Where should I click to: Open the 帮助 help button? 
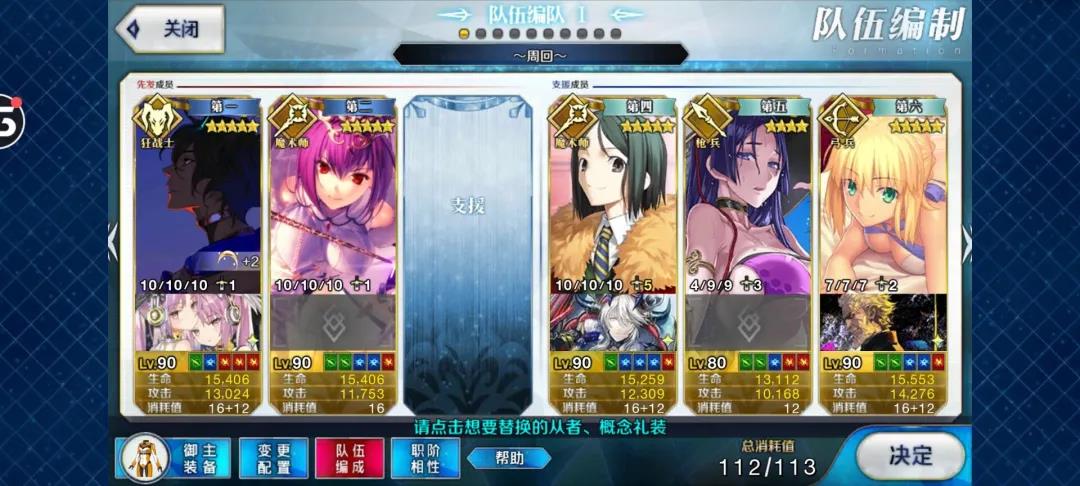click(x=509, y=458)
